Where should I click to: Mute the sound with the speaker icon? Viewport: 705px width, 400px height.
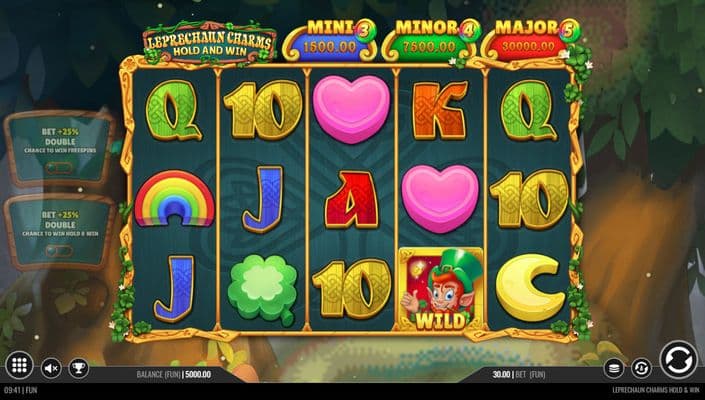click(x=51, y=368)
